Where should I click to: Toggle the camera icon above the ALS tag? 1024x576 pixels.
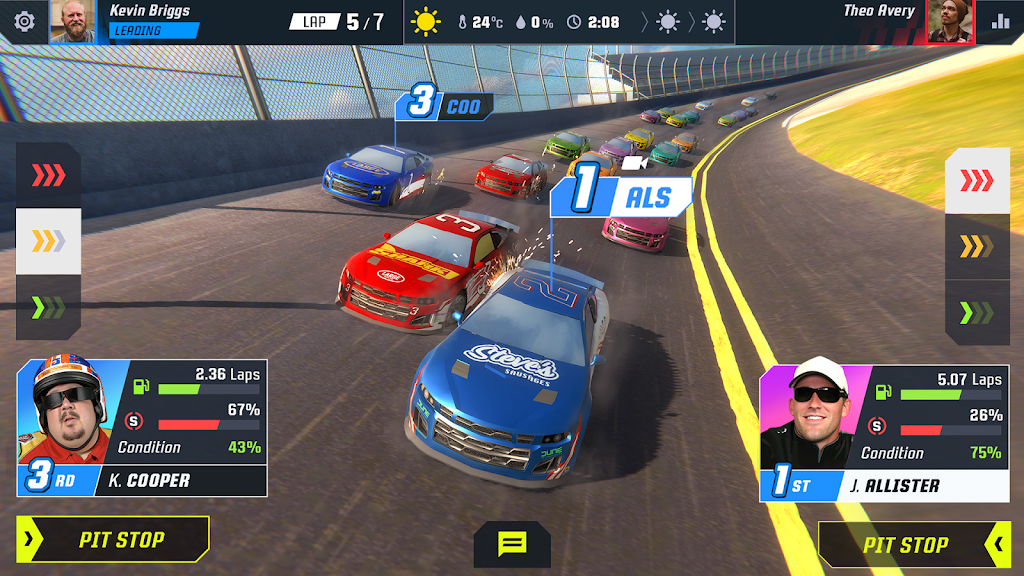634,162
